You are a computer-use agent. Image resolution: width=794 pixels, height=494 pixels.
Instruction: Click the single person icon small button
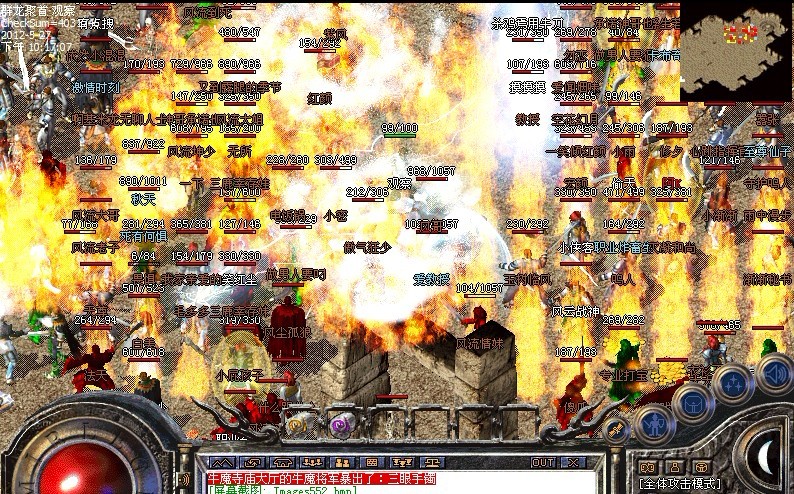tap(673, 466)
